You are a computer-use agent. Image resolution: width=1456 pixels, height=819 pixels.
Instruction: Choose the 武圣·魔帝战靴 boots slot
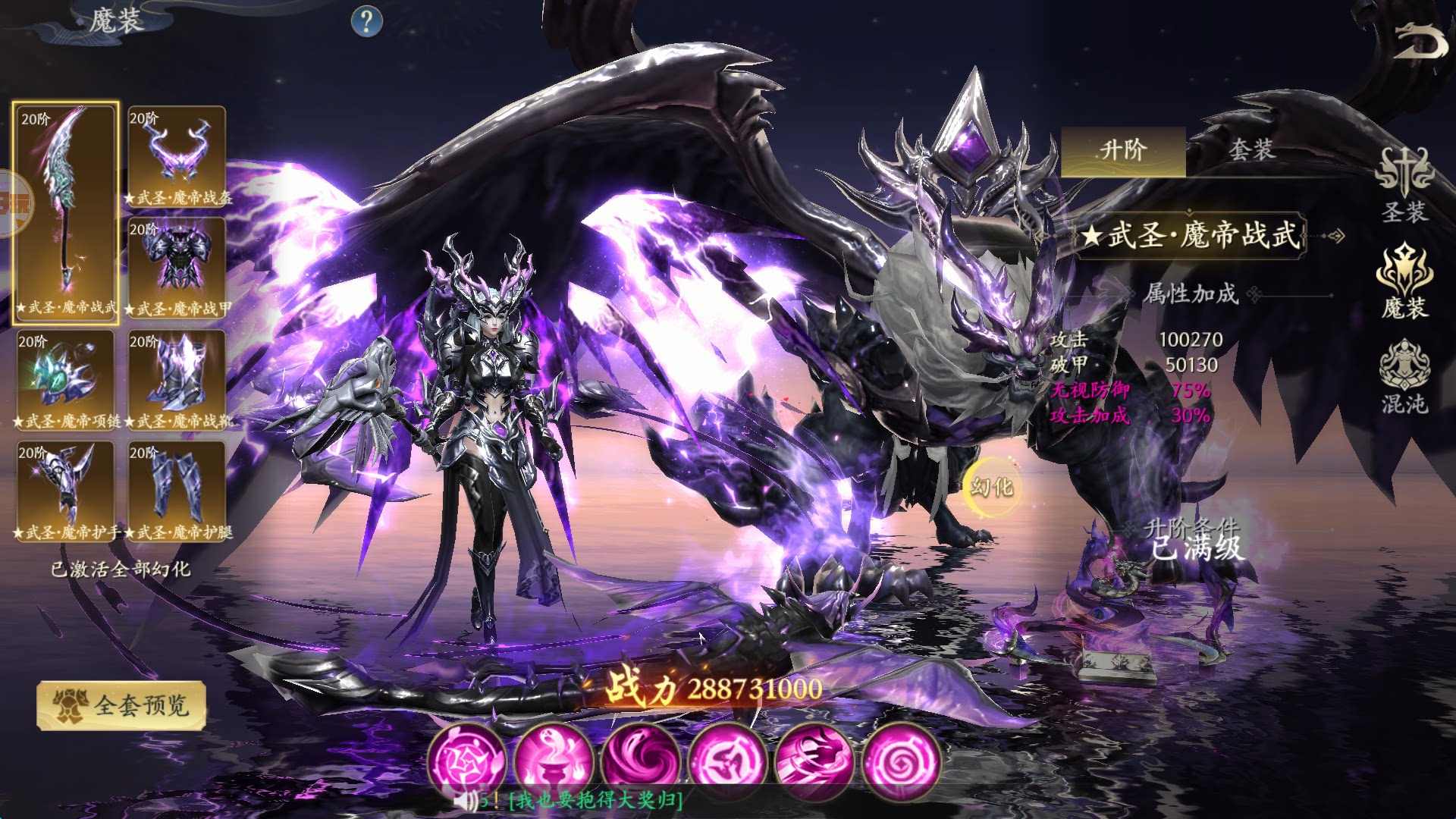[x=177, y=378]
